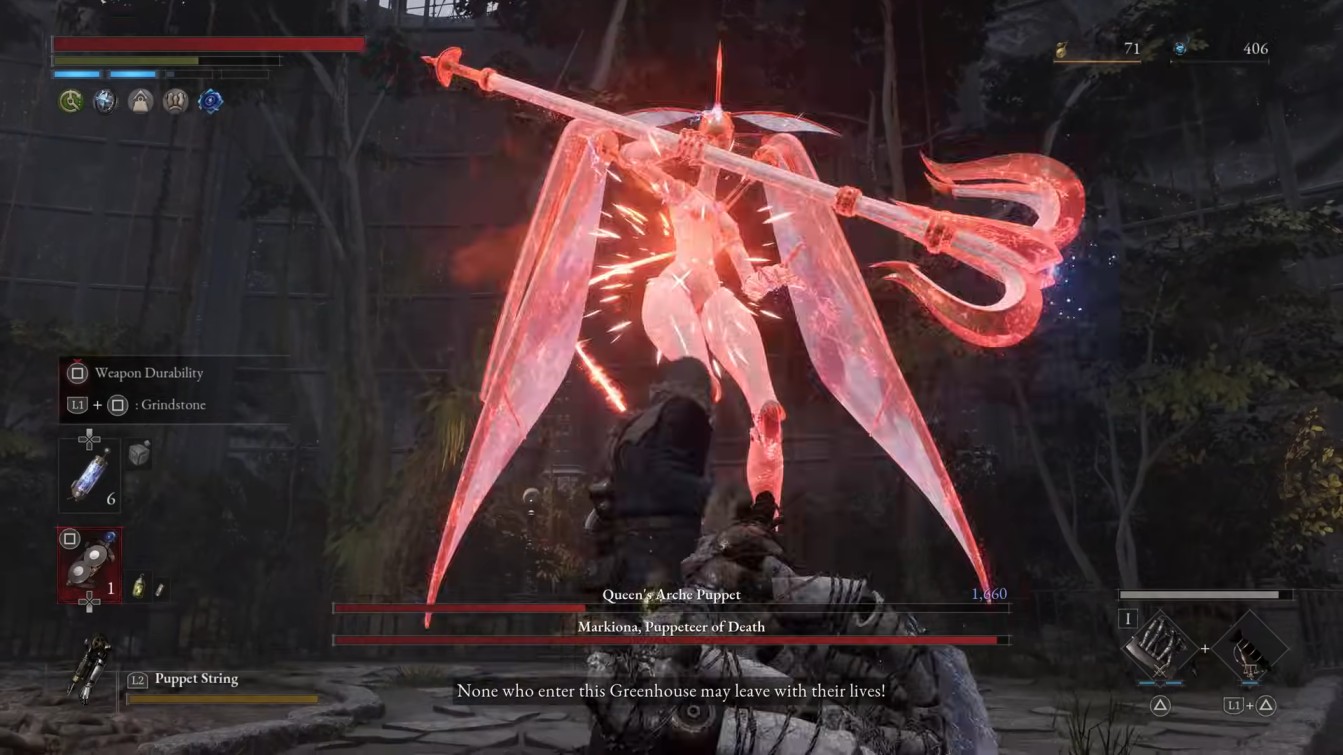Select the Pulse Cell consumable showing 6 uses
The height and width of the screenshot is (755, 1343).
[x=92, y=476]
